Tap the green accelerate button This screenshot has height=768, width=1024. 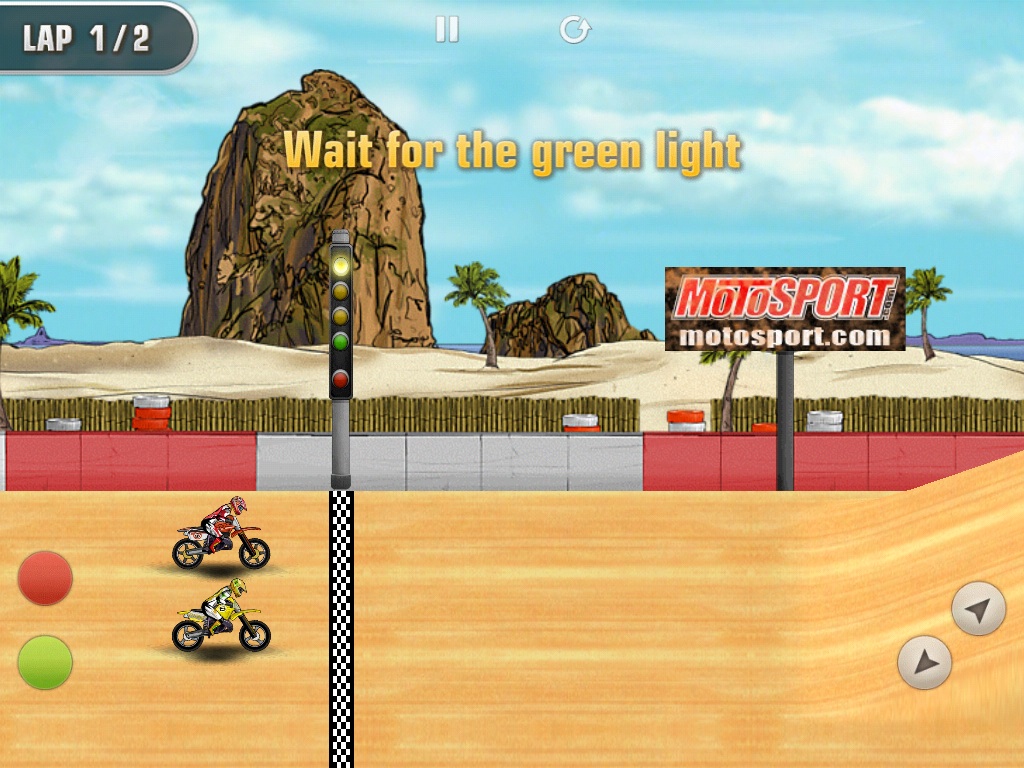45,662
